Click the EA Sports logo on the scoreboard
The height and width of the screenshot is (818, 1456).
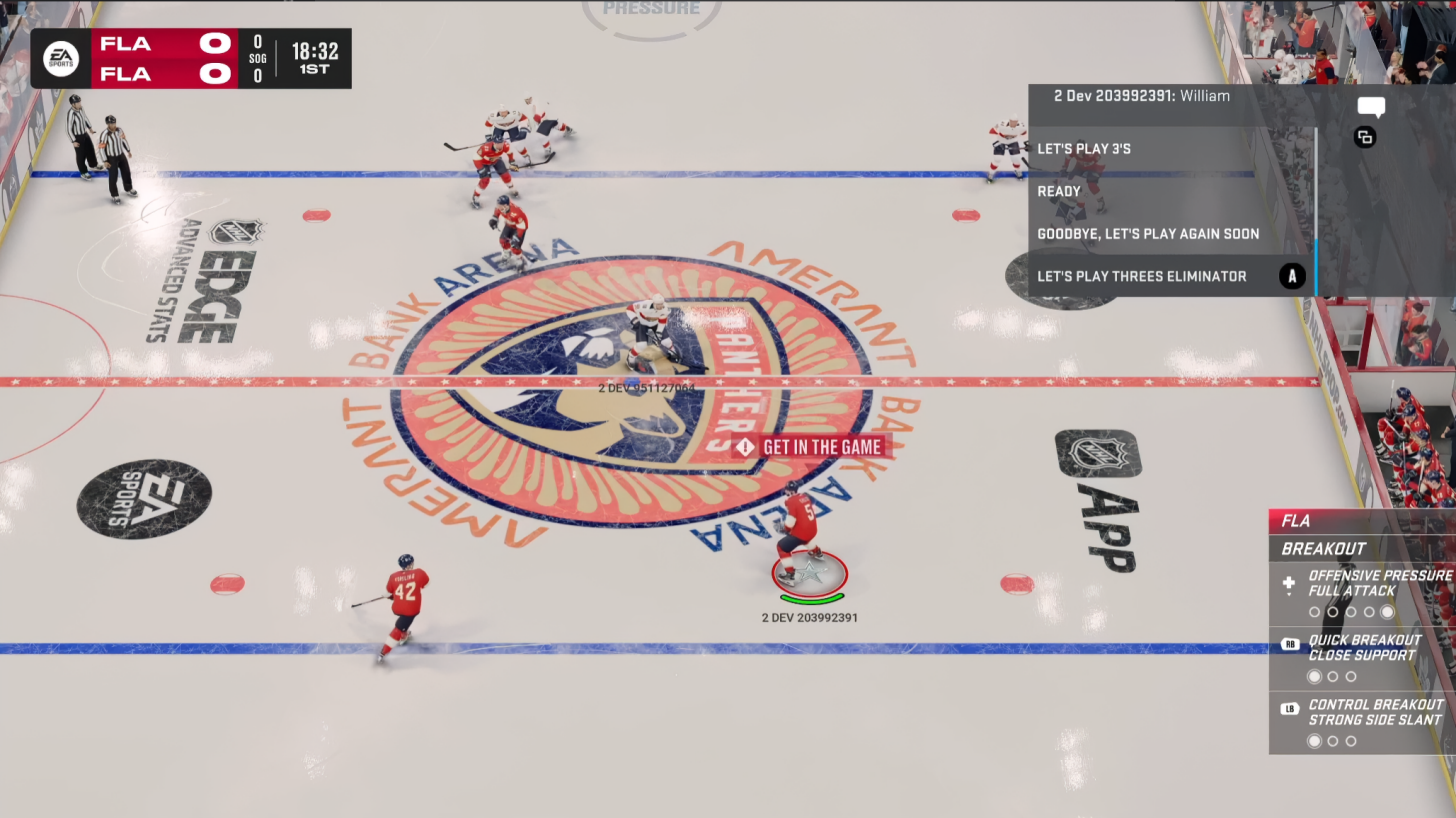pos(61,58)
